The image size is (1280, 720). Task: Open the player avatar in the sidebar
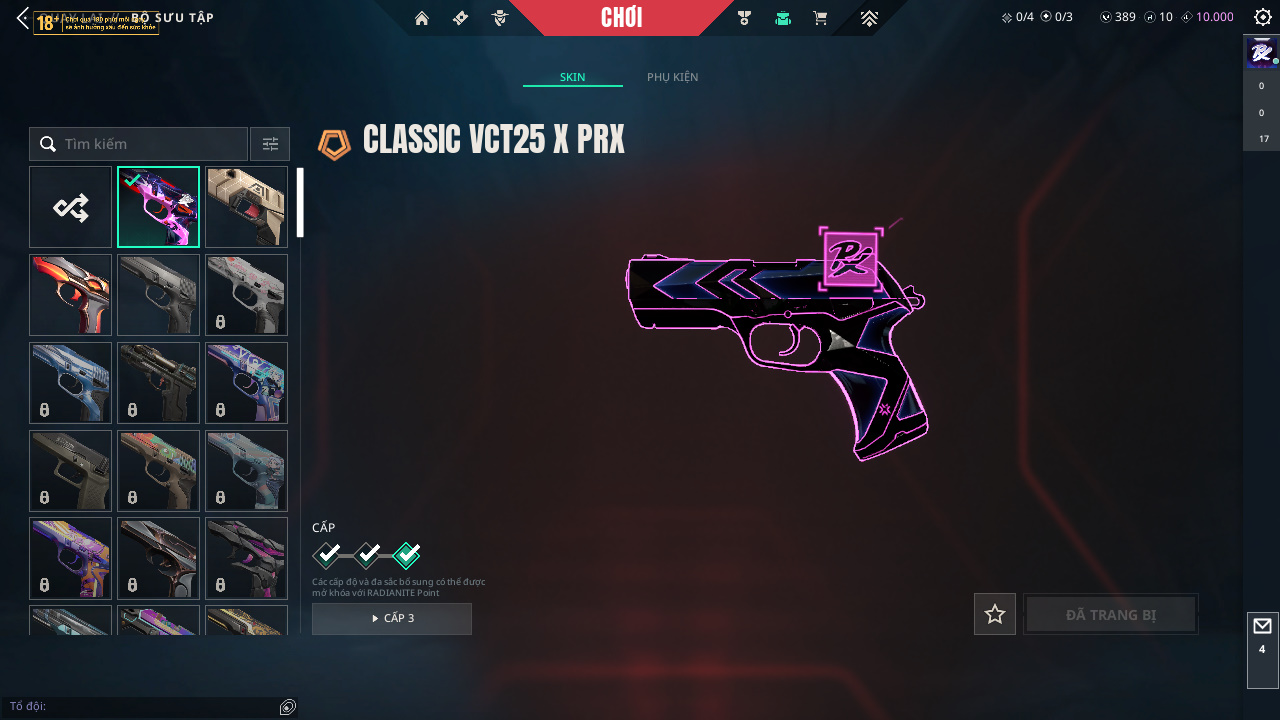coord(1262,51)
